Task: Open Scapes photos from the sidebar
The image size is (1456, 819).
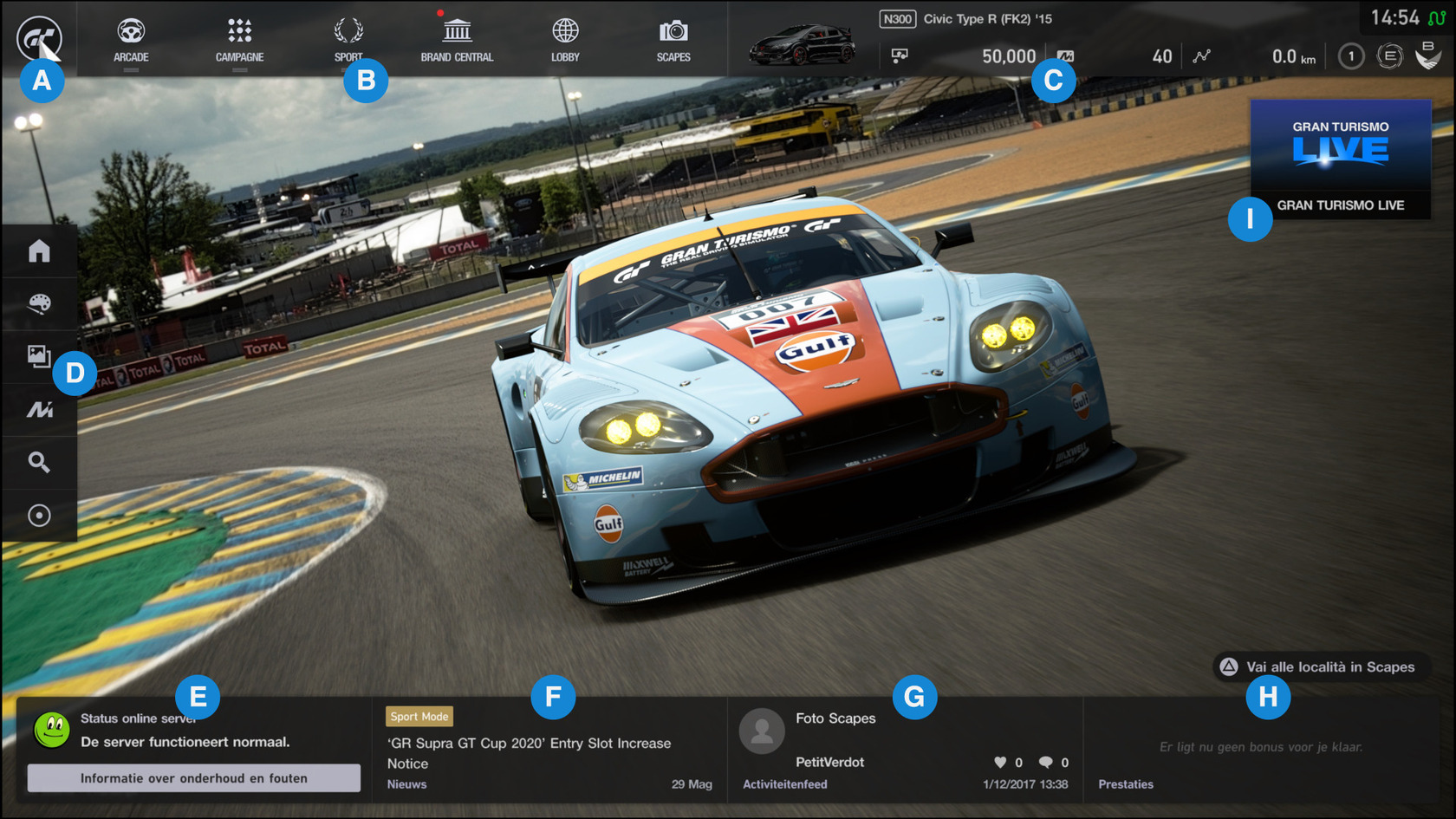Action: (39, 356)
